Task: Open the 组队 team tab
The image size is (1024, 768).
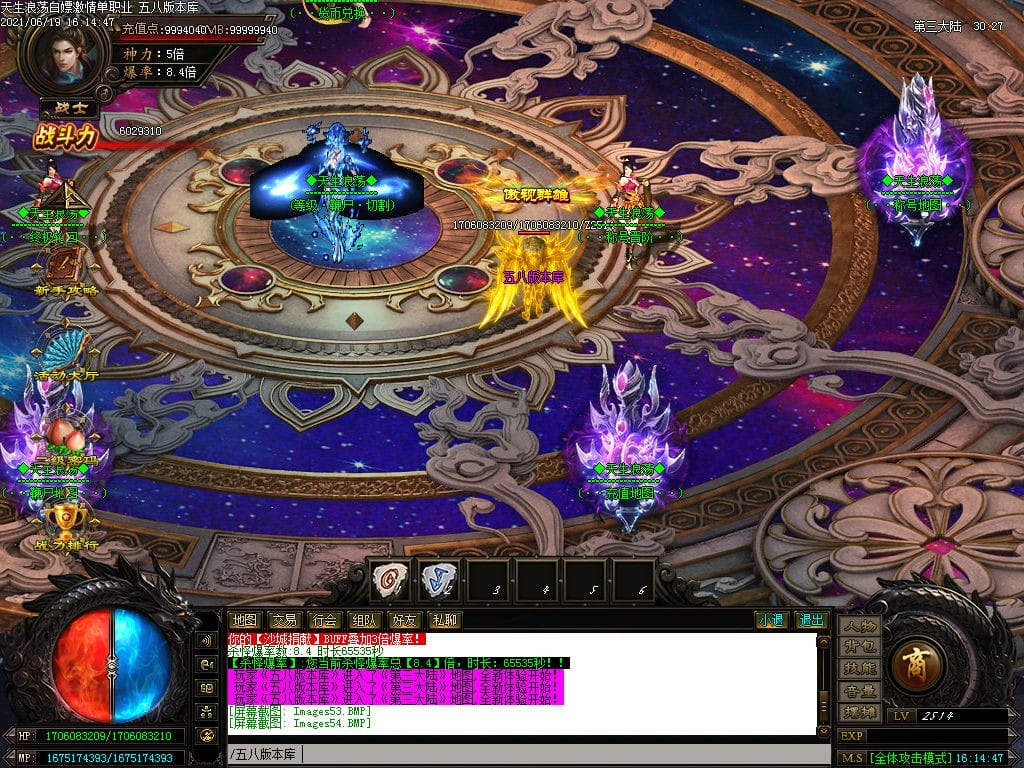Action: pos(362,620)
